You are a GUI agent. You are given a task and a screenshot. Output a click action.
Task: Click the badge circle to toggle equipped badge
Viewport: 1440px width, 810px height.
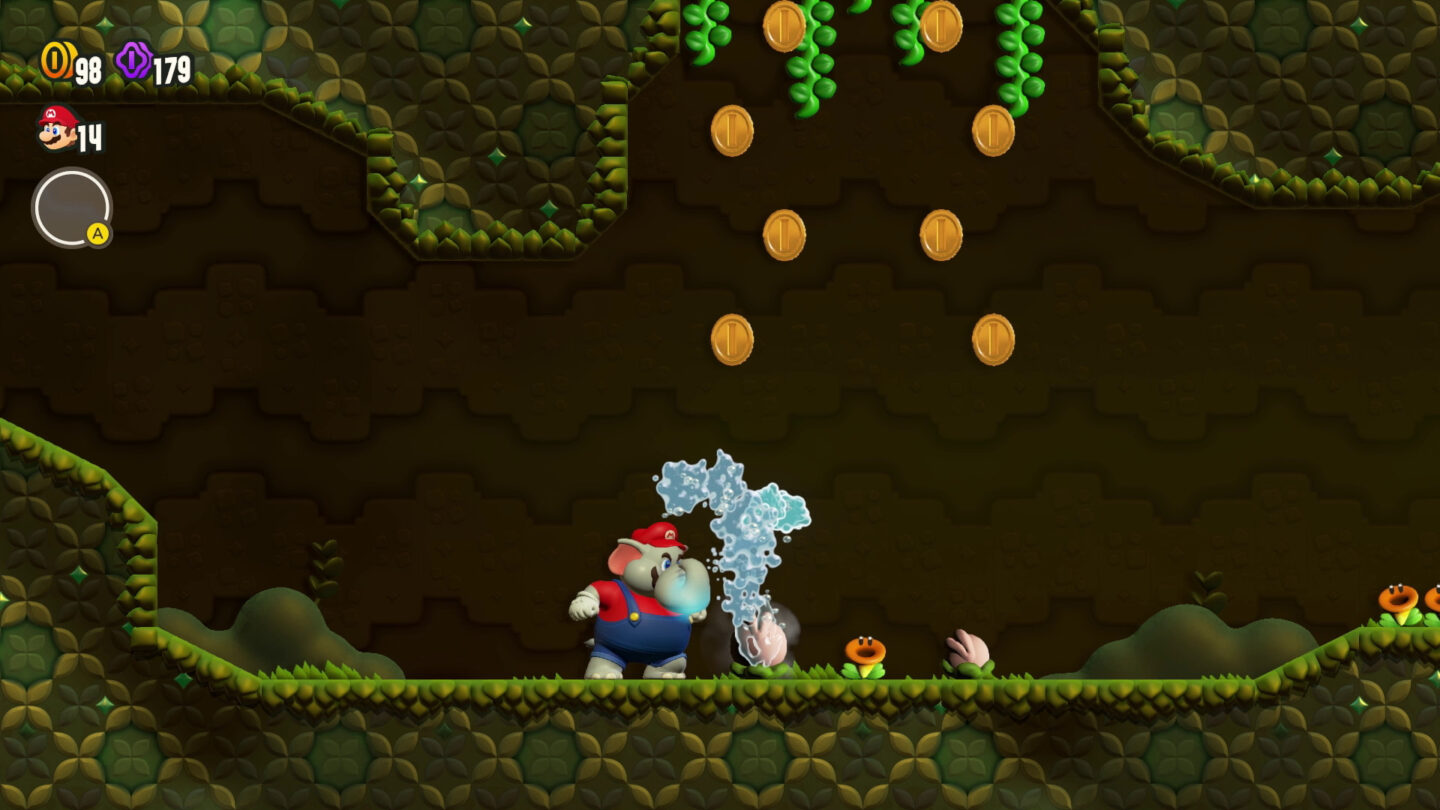pyautogui.click(x=70, y=207)
